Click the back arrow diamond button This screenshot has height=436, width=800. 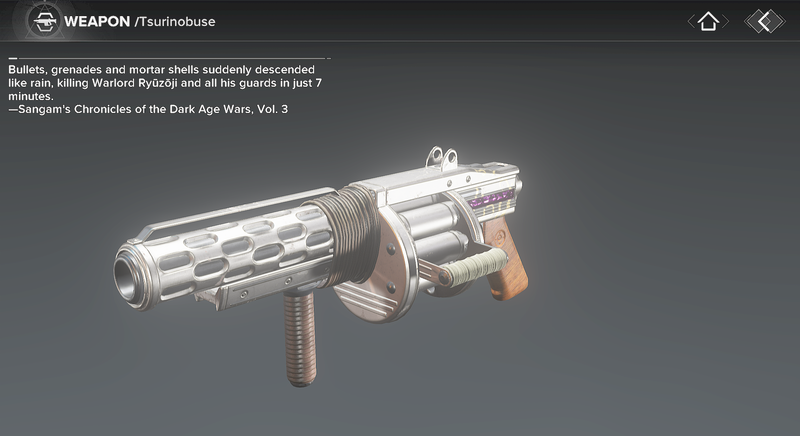tap(765, 21)
